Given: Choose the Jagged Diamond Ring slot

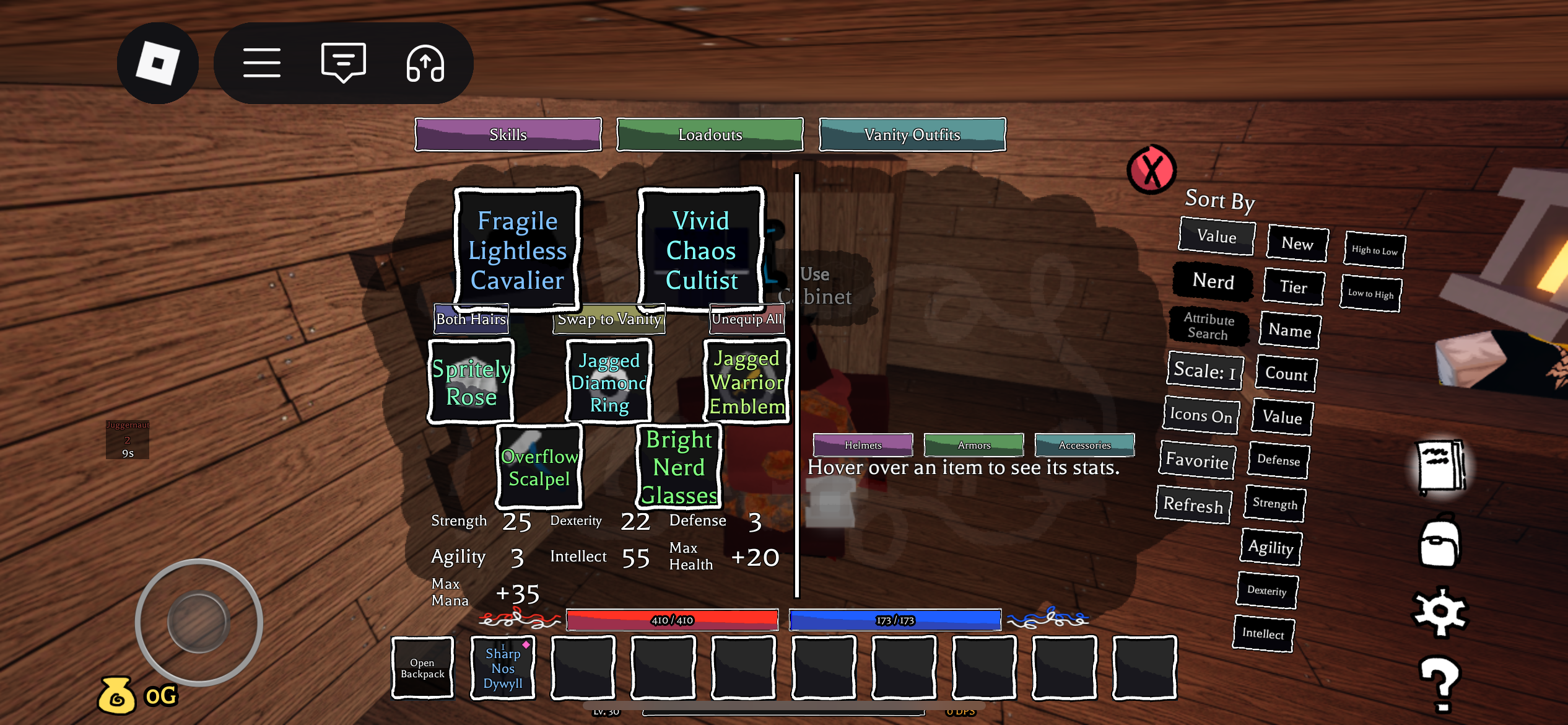Looking at the screenshot, I should [x=609, y=382].
